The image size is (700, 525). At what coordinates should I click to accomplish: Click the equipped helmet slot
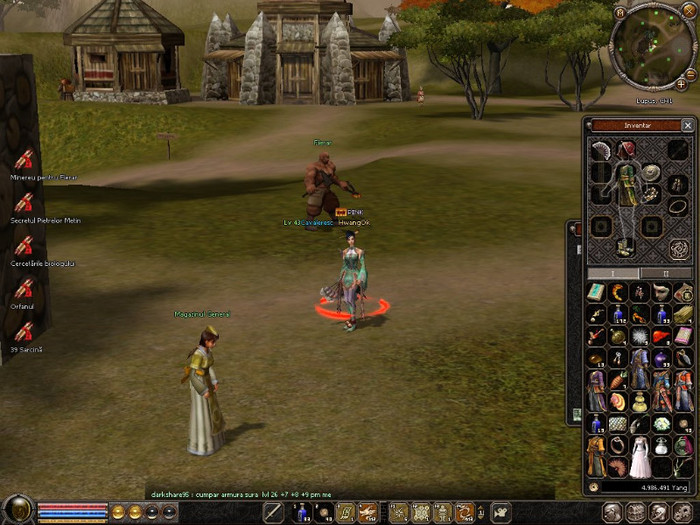pyautogui.click(x=626, y=150)
